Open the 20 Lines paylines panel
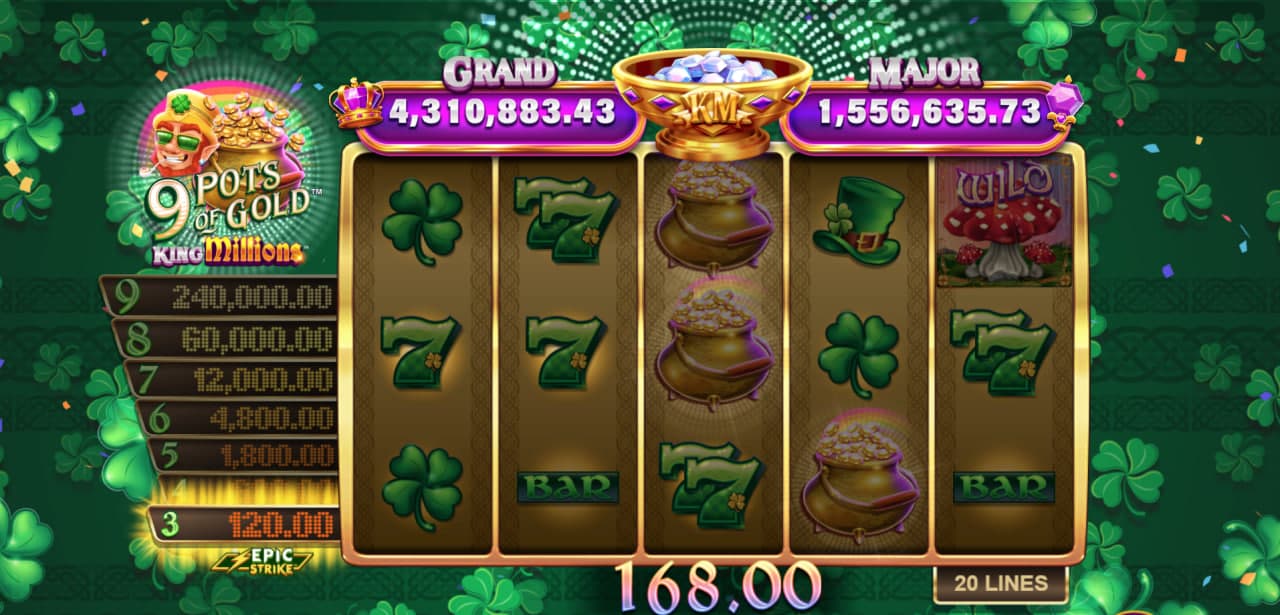This screenshot has width=1280, height=615. point(1000,583)
